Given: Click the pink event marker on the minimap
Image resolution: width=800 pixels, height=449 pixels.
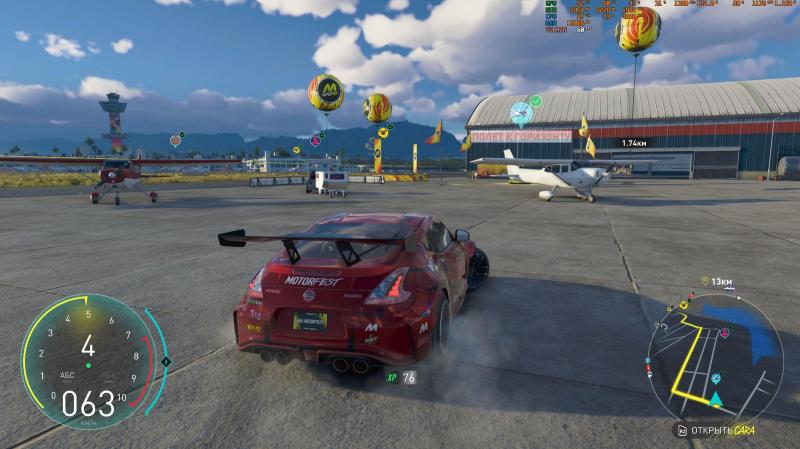Looking at the screenshot, I should pos(724,331).
